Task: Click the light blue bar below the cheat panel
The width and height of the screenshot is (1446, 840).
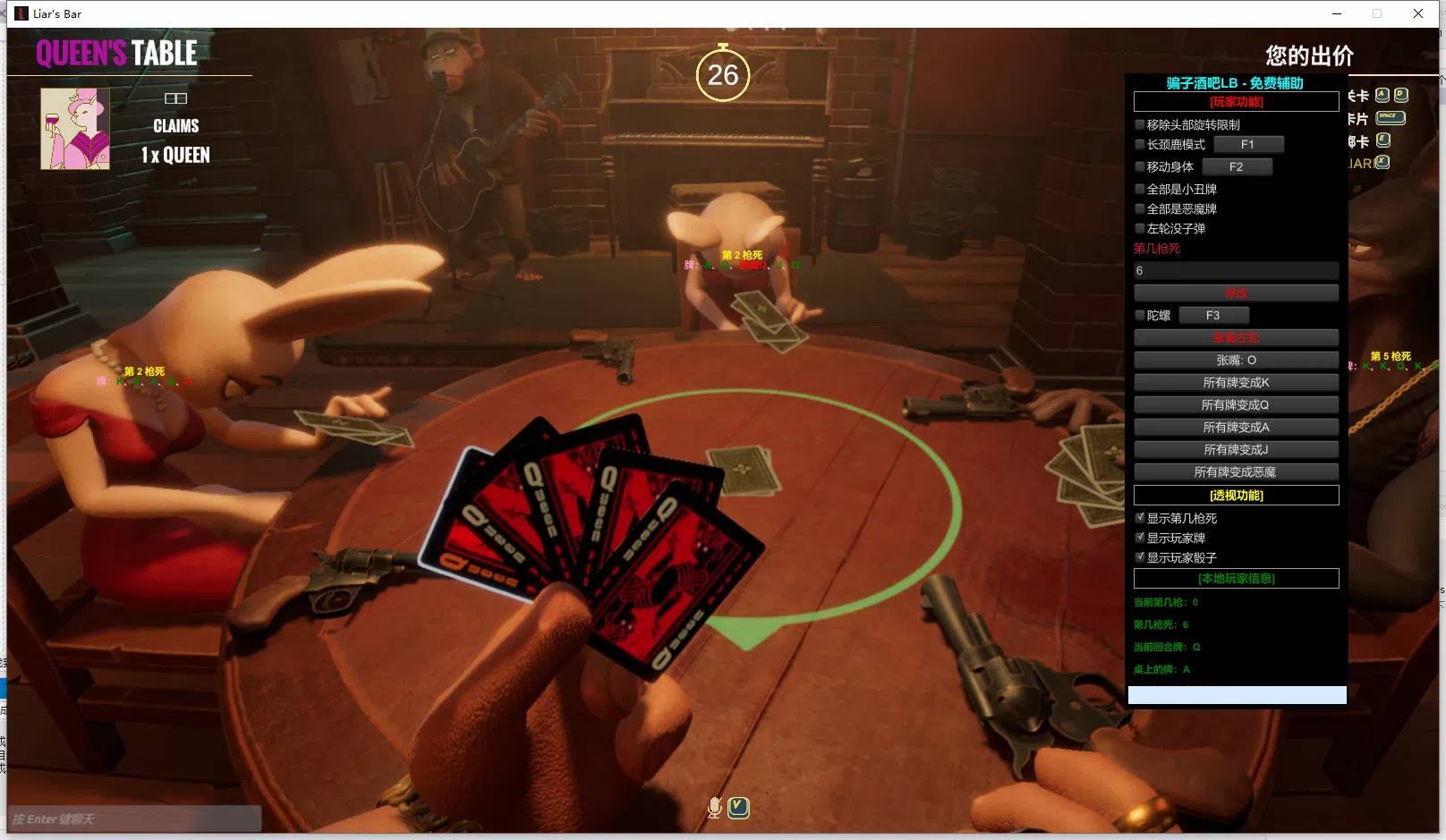Action: click(x=1236, y=694)
